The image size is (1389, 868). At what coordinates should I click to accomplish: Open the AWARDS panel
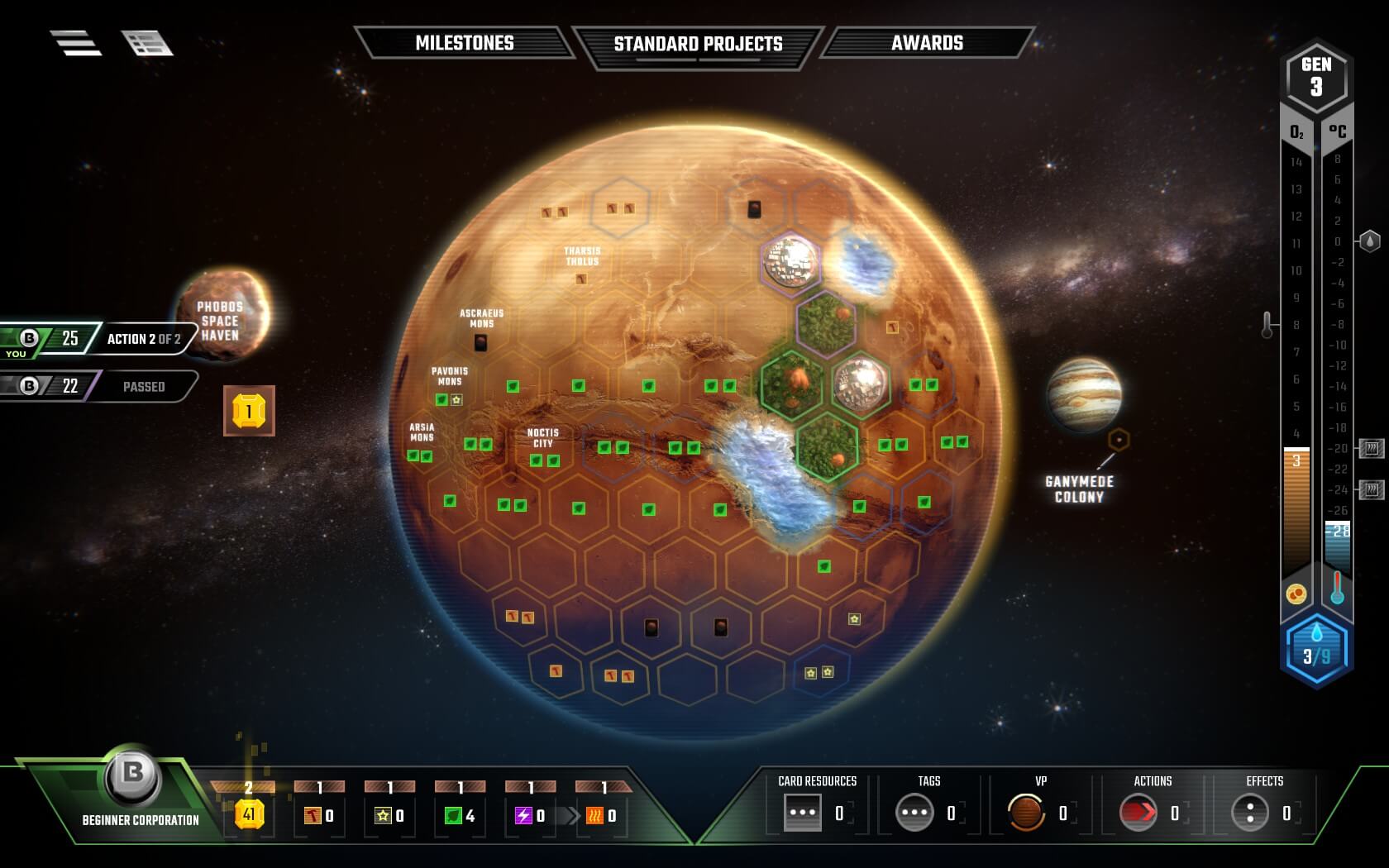pyautogui.click(x=926, y=43)
